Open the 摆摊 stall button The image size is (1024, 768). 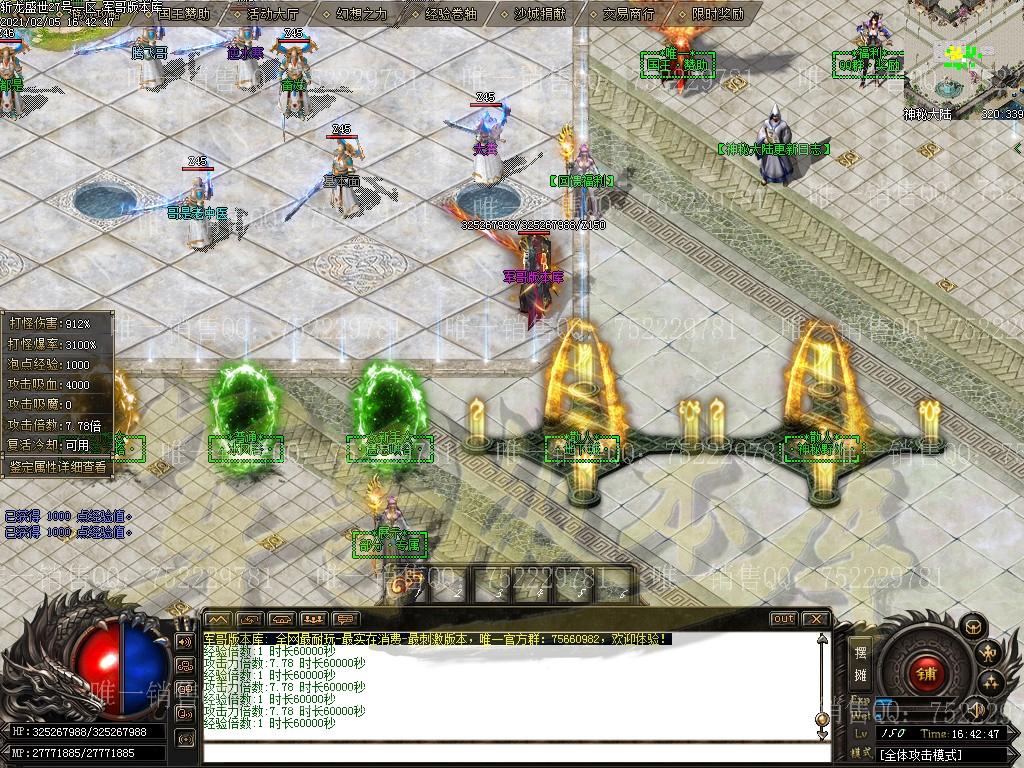pyautogui.click(x=860, y=664)
